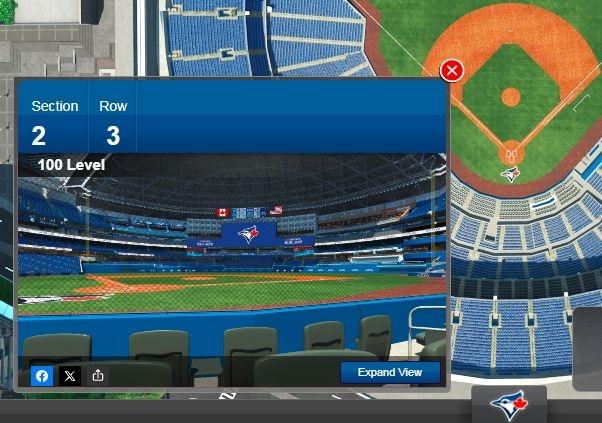602x423 pixels.
Task: Share the seat view on Facebook
Action: 43,376
